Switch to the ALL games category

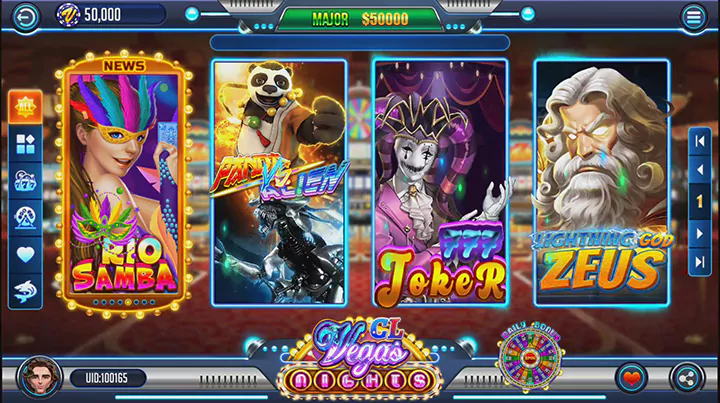[x=25, y=107]
